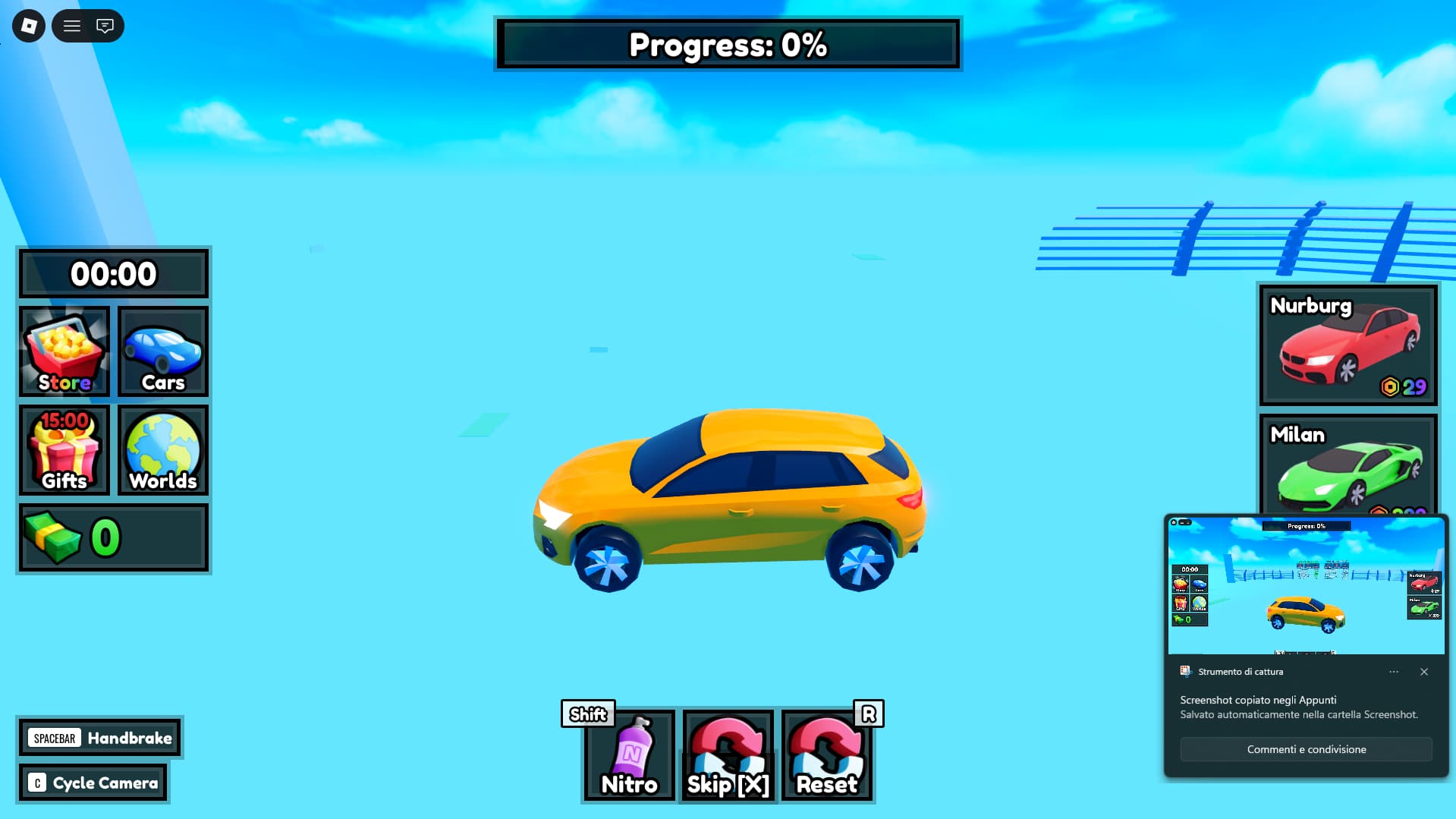Open the Store menu
Viewport: 1456px width, 819px height.
[64, 351]
